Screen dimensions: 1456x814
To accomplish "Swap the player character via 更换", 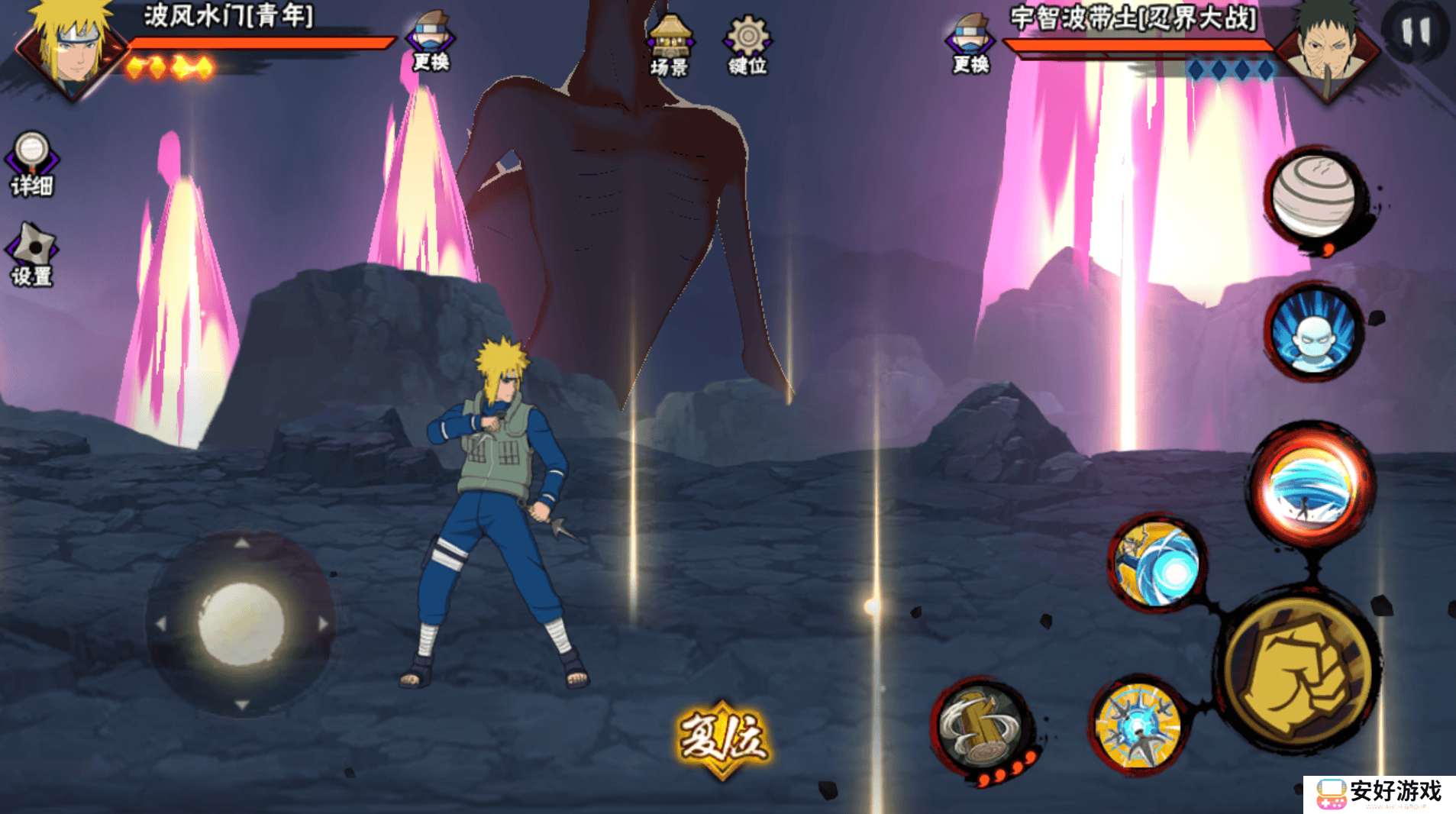I will (x=431, y=42).
